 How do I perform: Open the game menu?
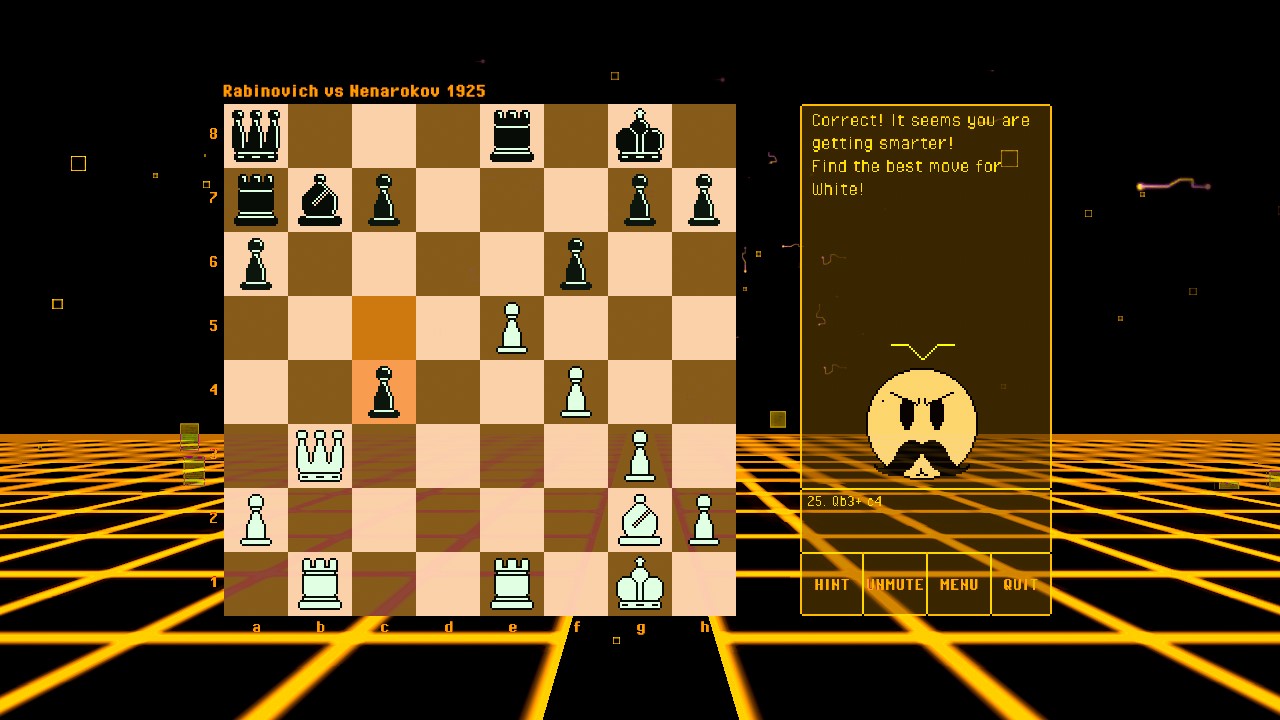click(x=958, y=585)
